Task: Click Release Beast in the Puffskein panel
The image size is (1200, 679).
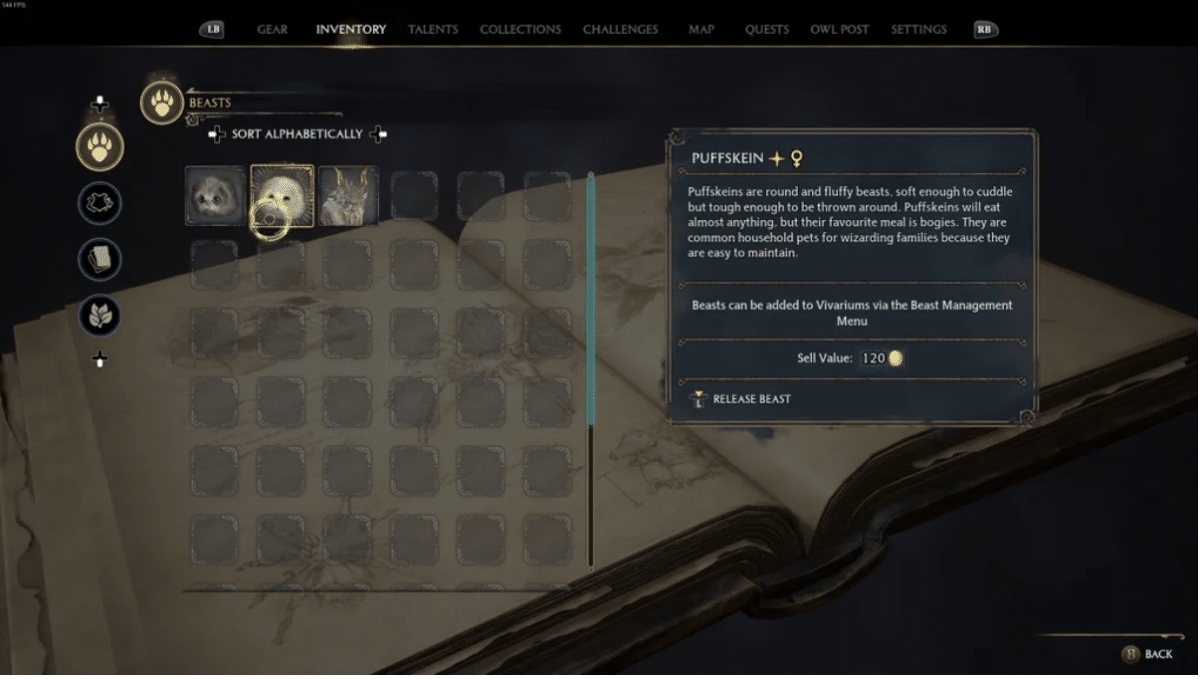Action: pos(751,399)
